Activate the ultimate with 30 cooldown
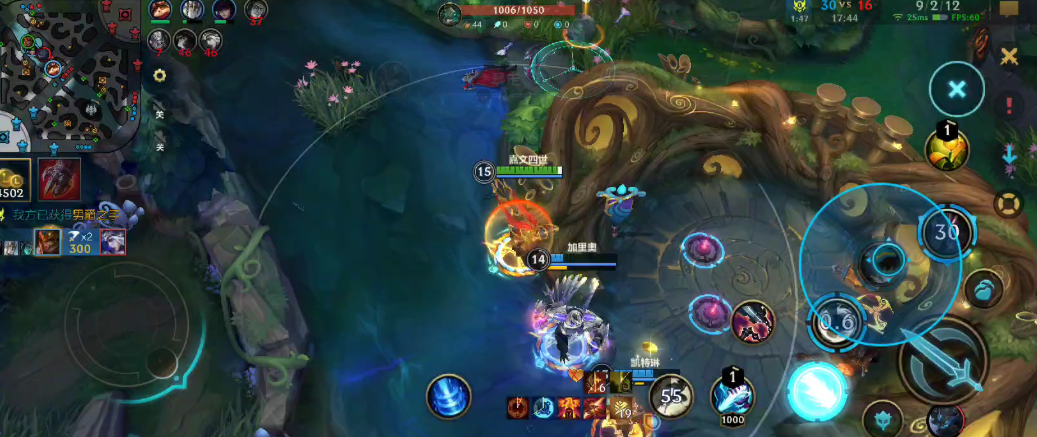Screen dimensions: 1037x437 tap(946, 234)
